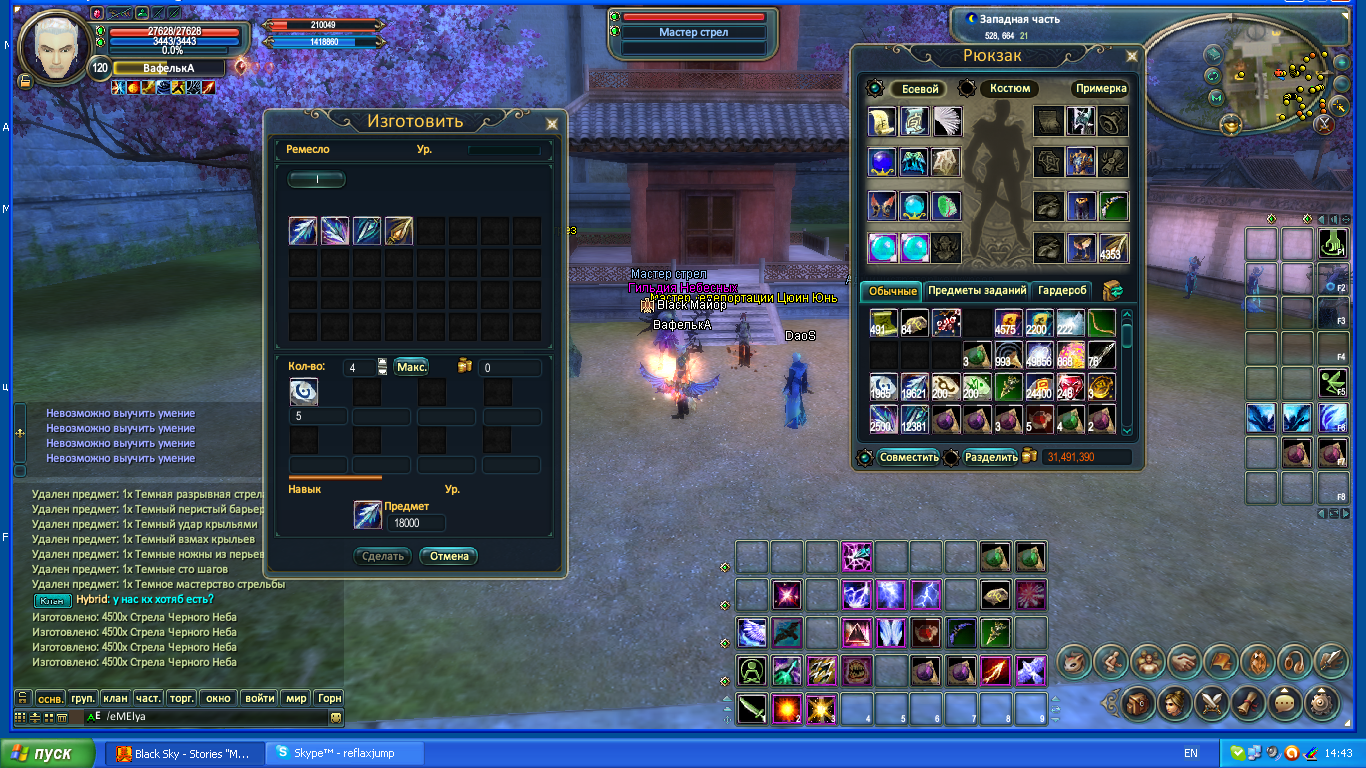Screen dimensions: 1366x768
Task: Select the white-haired character portrait
Action: point(54,45)
